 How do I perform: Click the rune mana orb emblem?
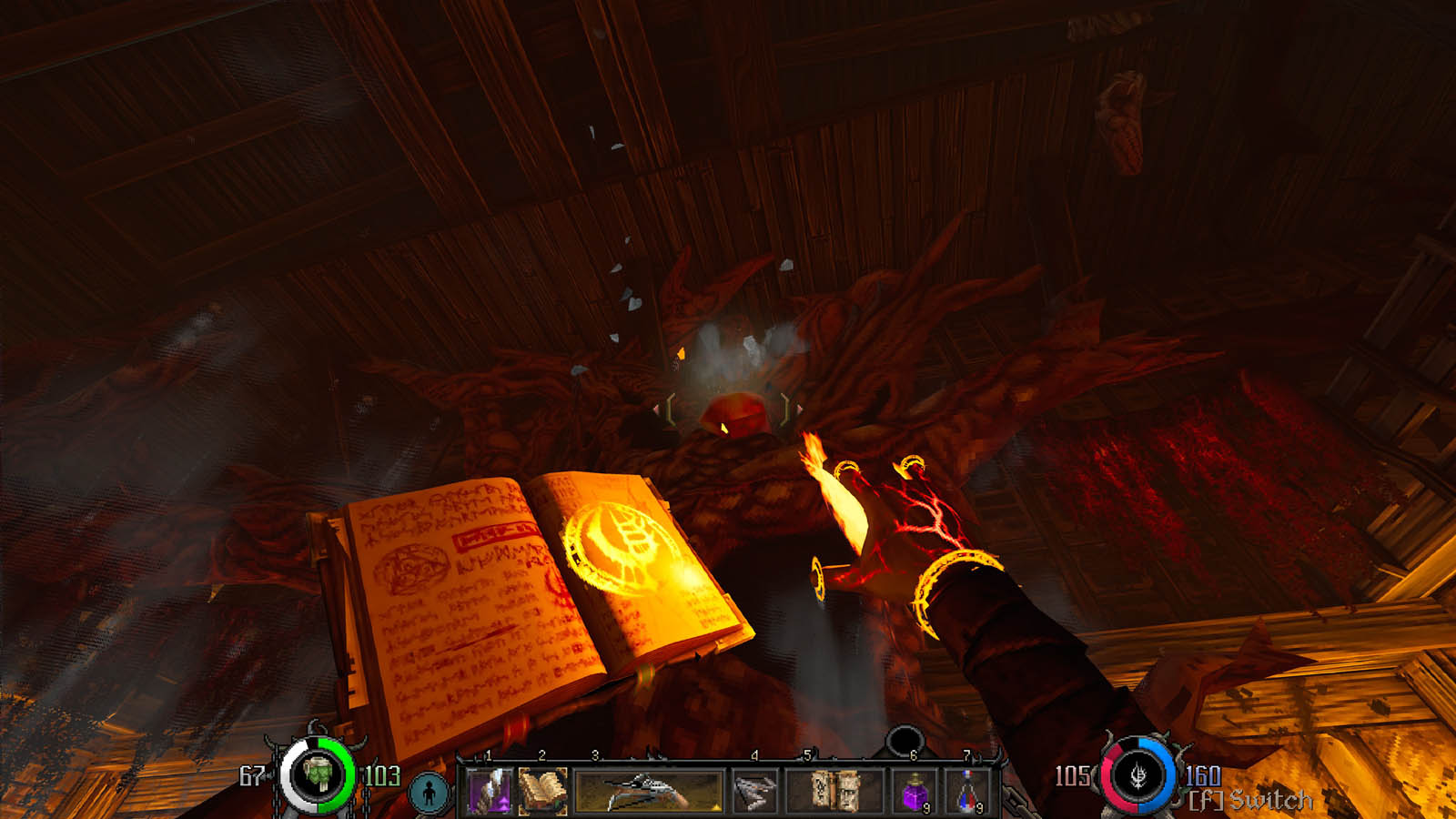[1138, 776]
